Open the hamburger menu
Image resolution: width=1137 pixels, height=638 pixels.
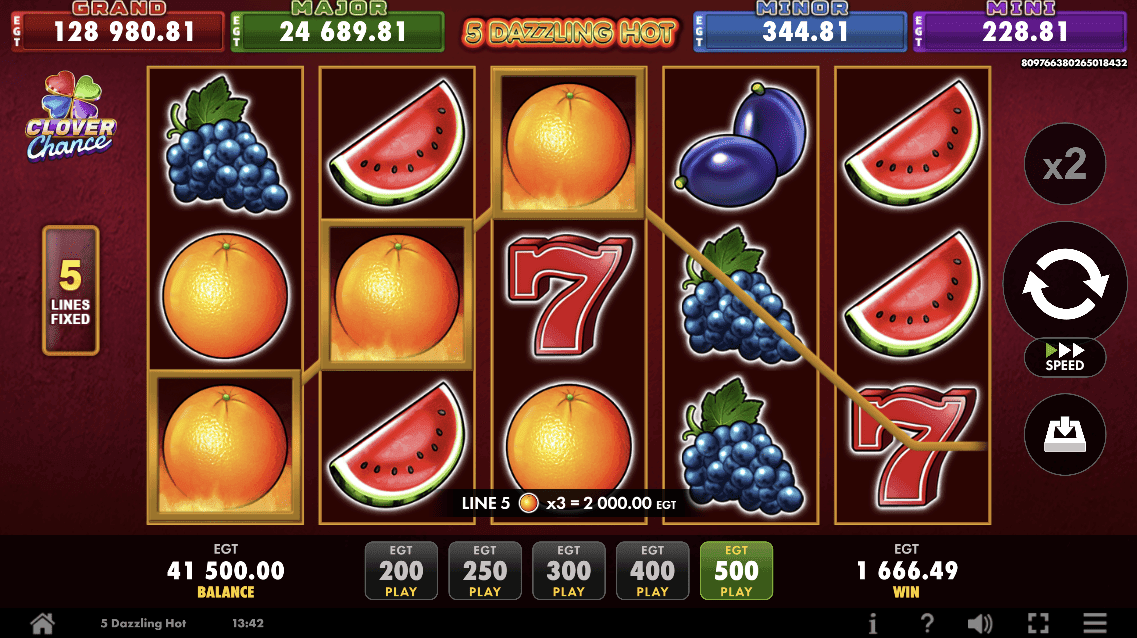click(1095, 623)
